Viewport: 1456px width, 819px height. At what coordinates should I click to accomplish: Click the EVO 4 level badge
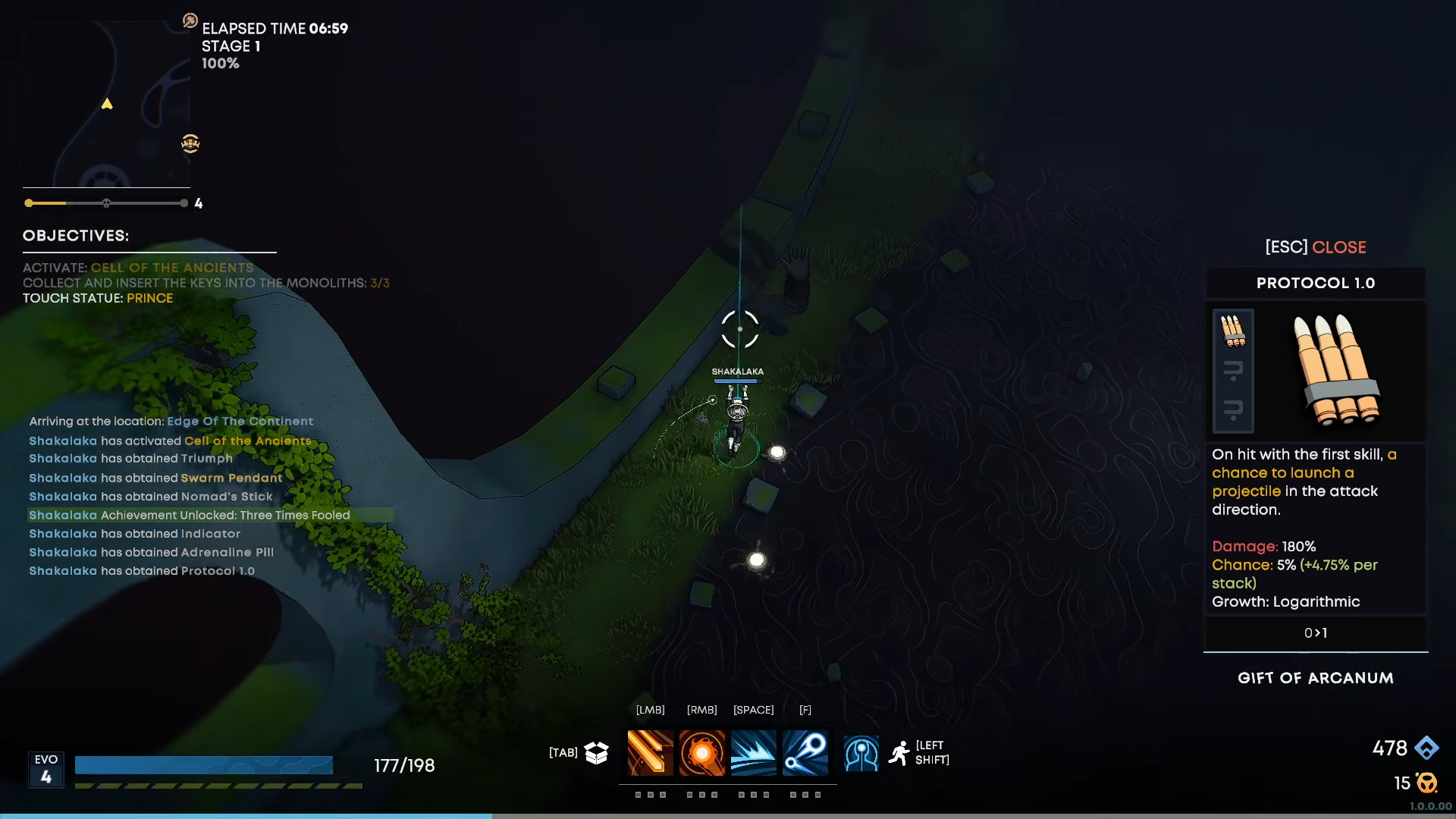(x=46, y=769)
